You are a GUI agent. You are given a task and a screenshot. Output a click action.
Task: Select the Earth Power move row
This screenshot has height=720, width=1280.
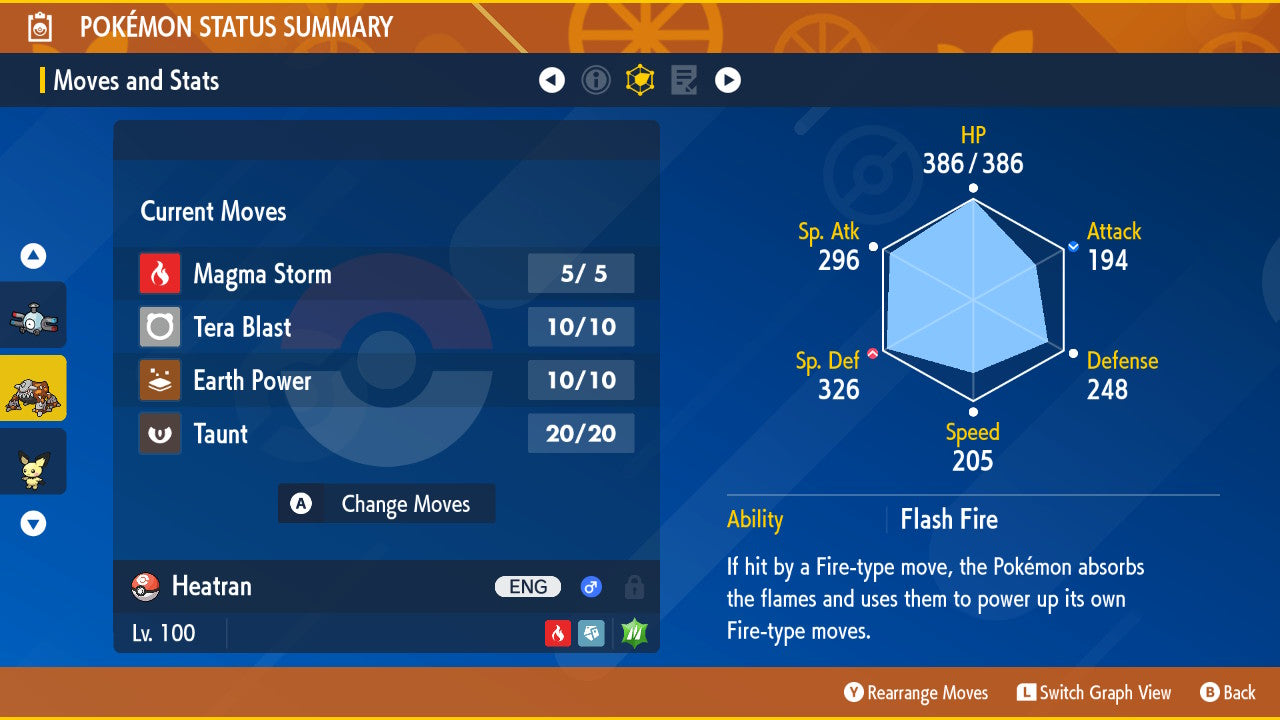click(386, 380)
